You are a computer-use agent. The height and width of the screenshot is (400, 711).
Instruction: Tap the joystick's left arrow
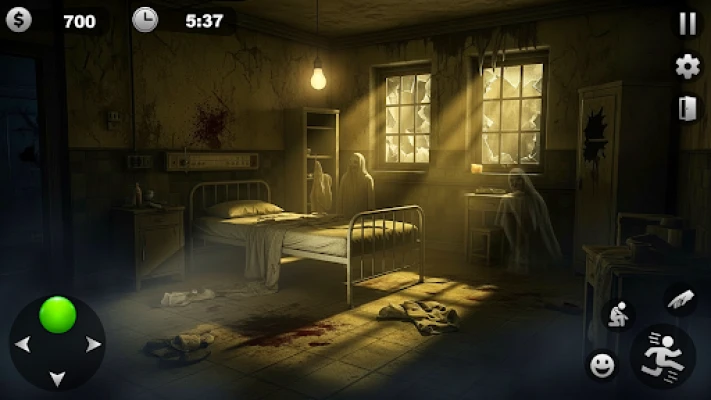[21, 345]
